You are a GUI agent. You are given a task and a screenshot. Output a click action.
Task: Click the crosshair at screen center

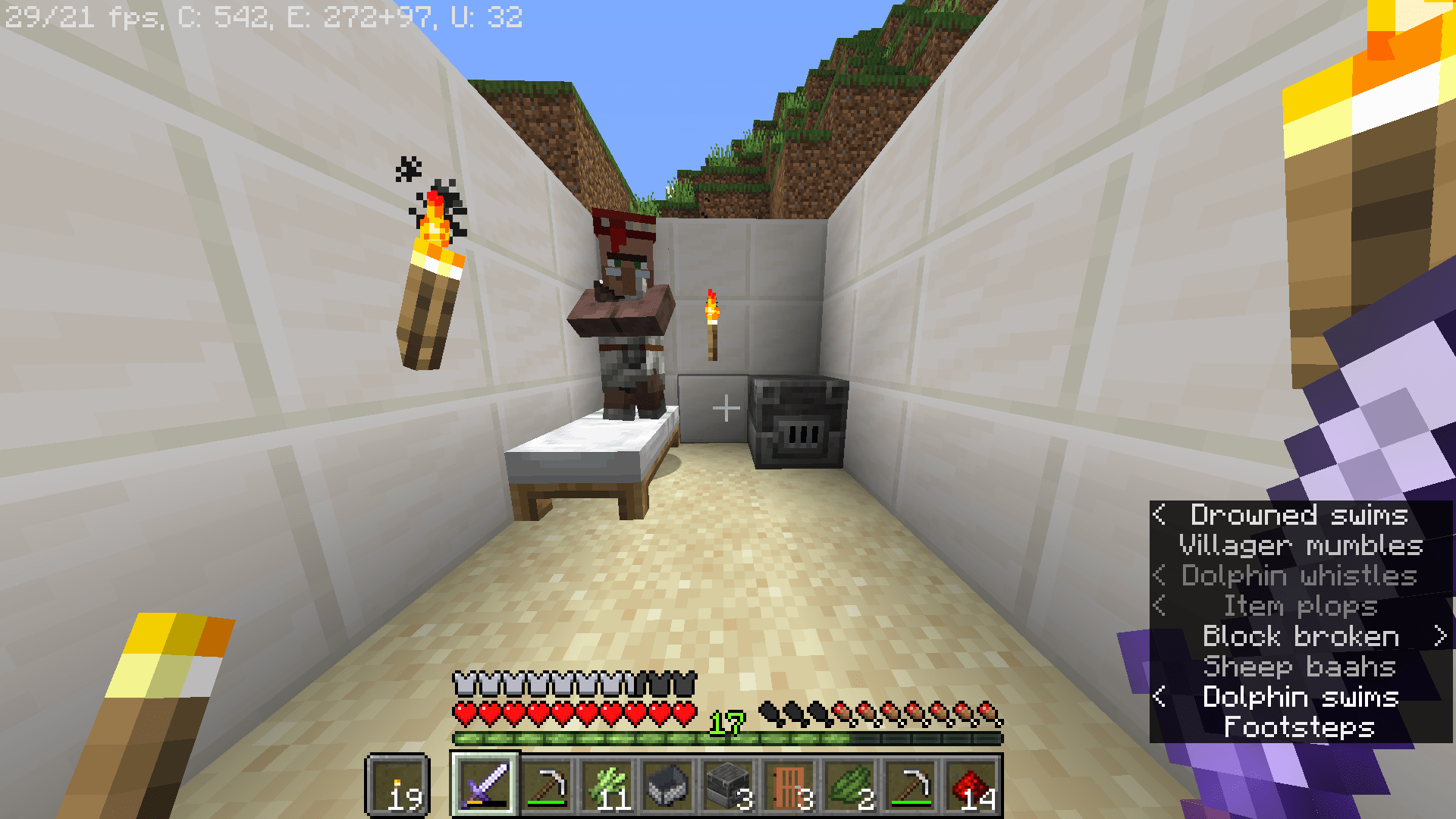(728, 407)
